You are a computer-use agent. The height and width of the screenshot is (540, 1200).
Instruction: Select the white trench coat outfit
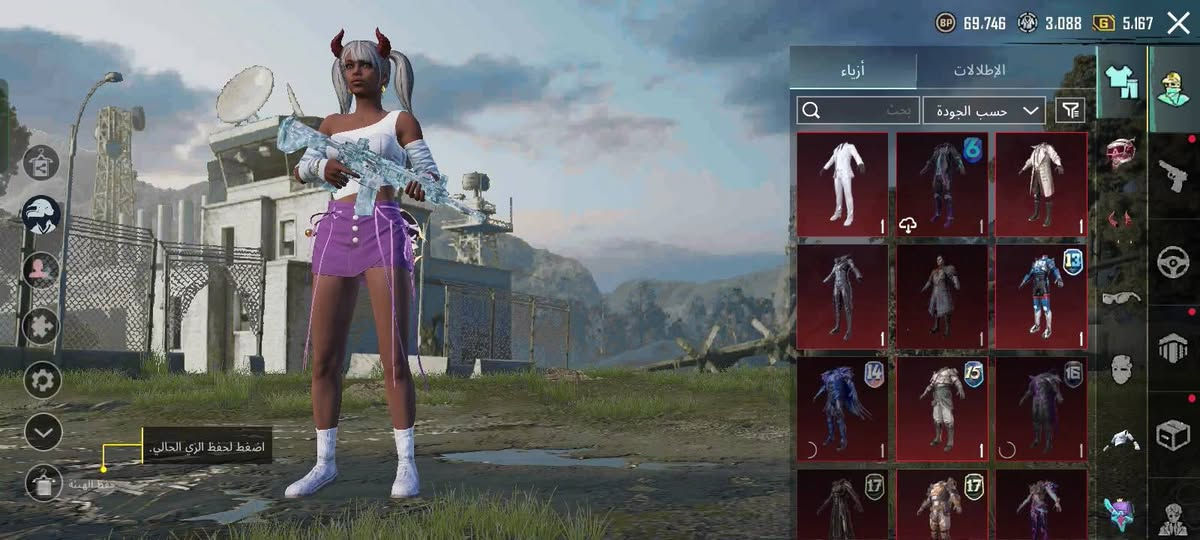[1041, 184]
